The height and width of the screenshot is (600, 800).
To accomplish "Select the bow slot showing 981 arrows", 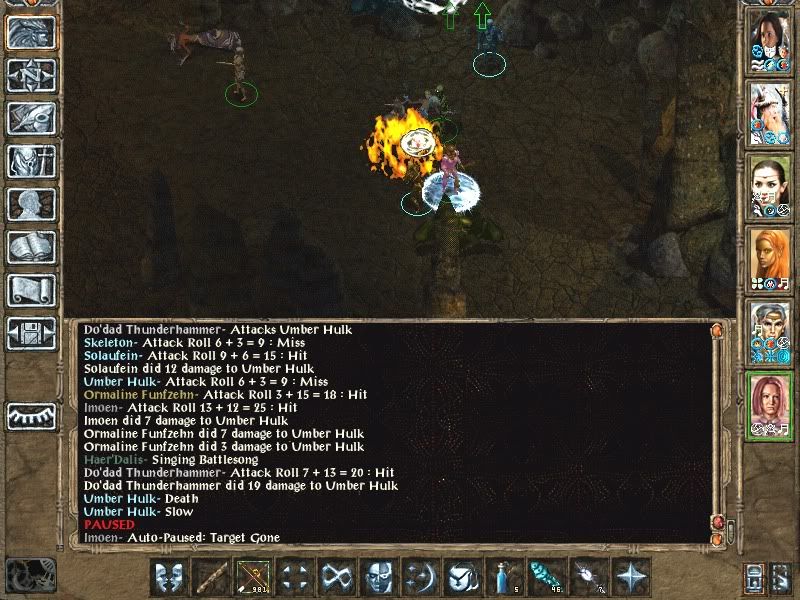I will (x=252, y=577).
